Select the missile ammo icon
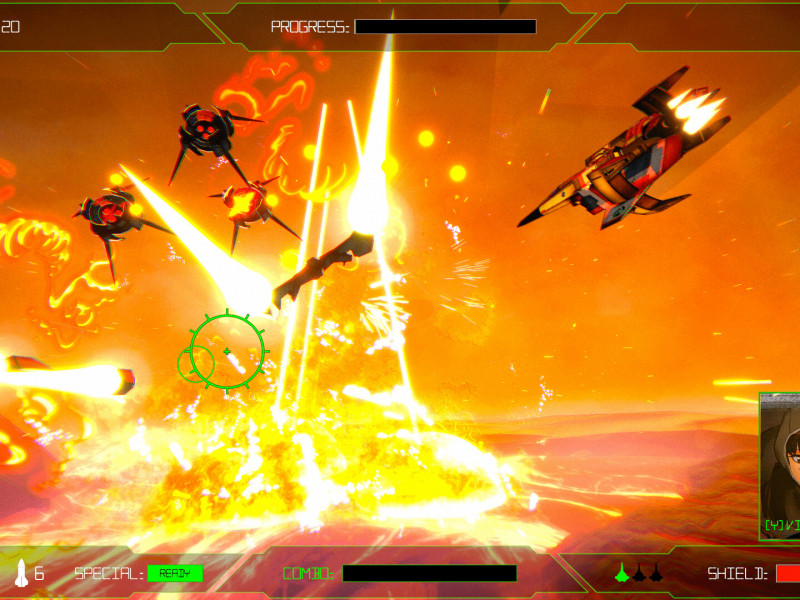 click(x=21, y=573)
